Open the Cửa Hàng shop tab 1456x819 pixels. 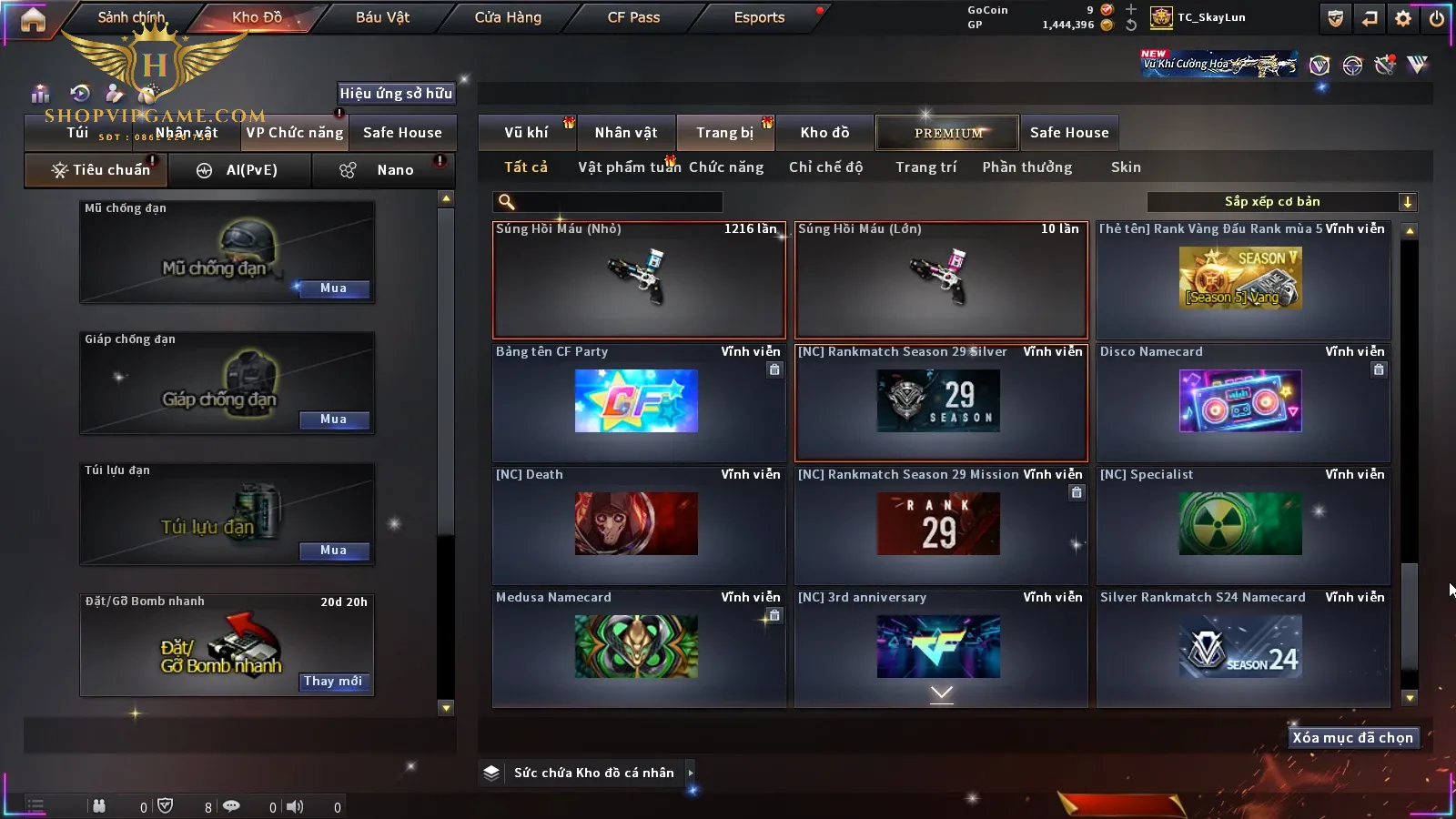[x=508, y=17]
